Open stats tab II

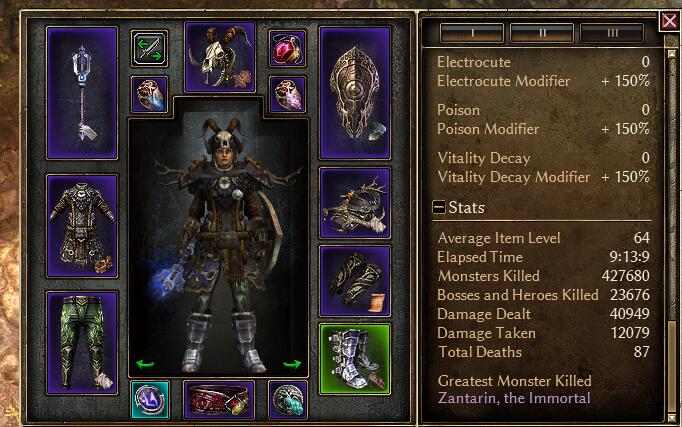pyautogui.click(x=540, y=33)
